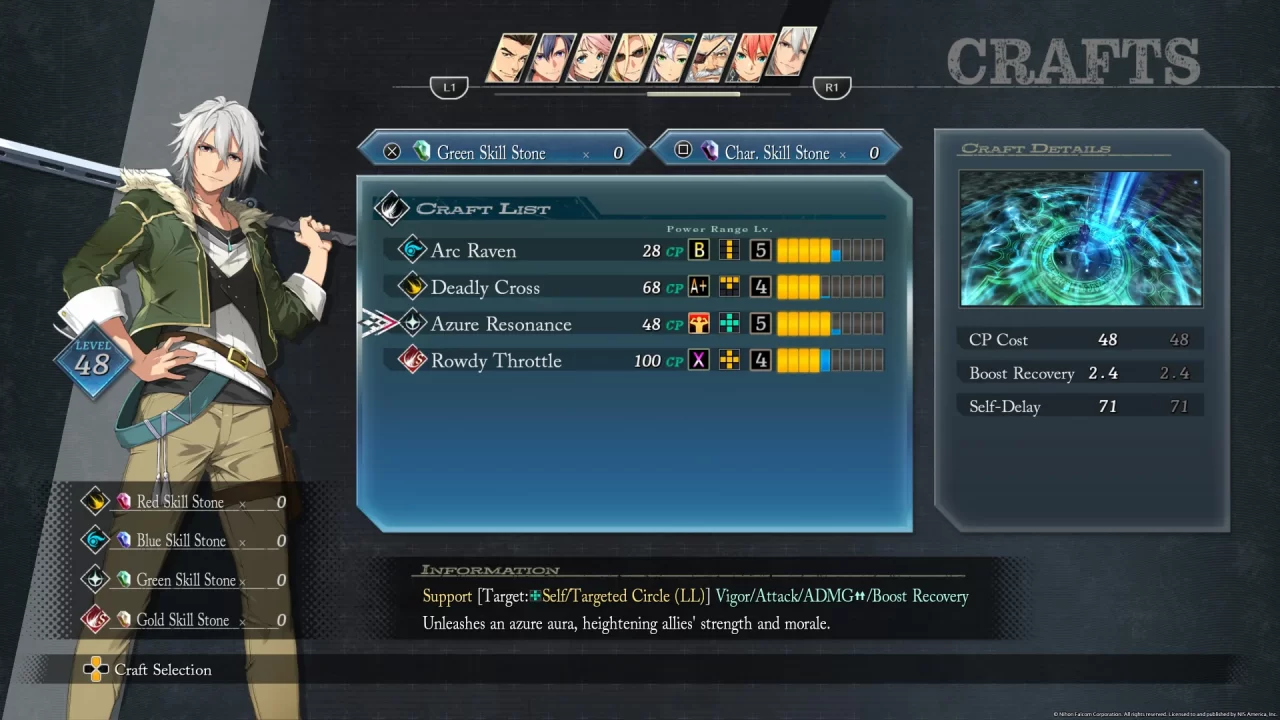Click the R1 page button

click(x=832, y=87)
